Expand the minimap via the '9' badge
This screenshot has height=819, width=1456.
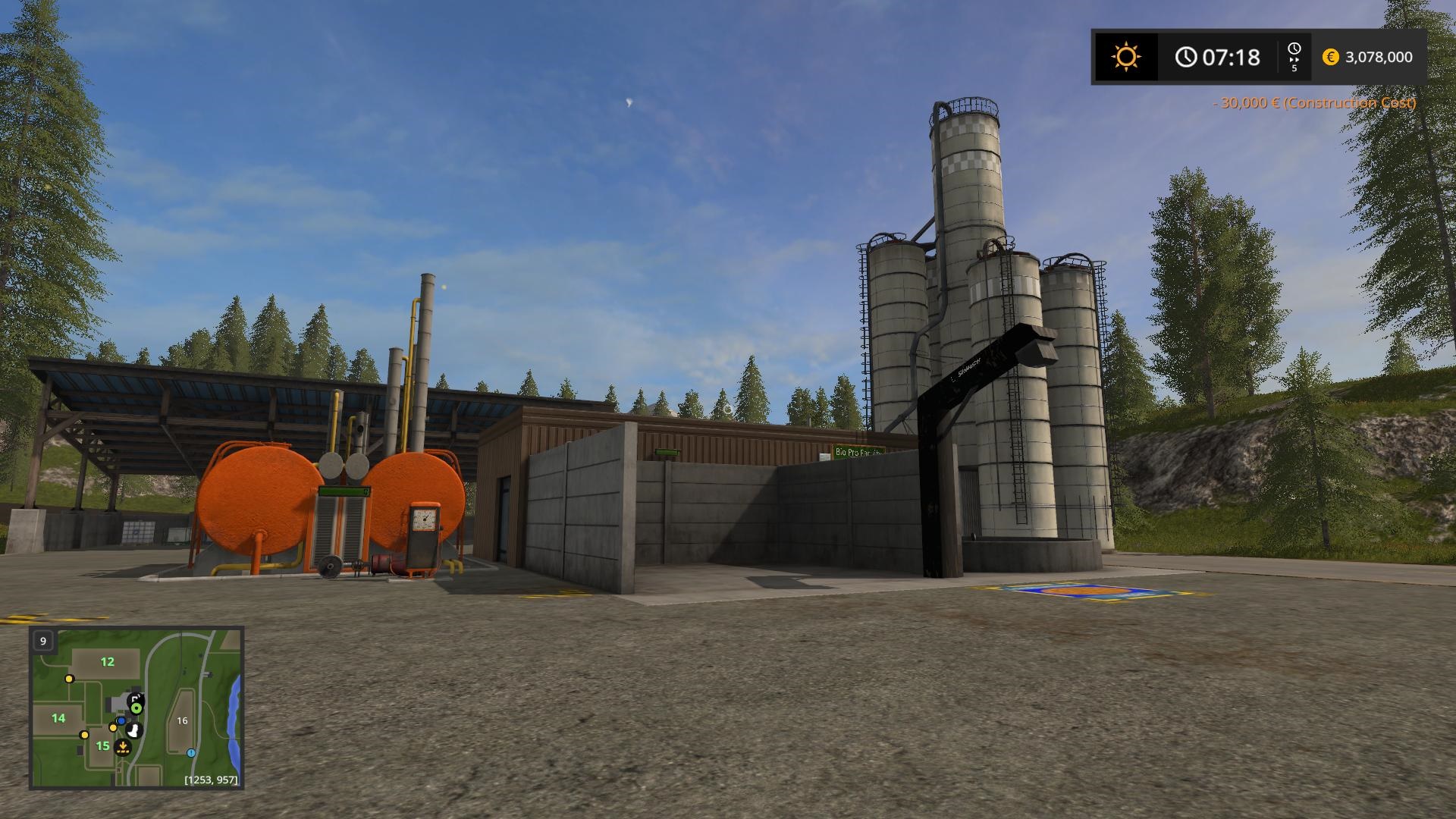[43, 641]
